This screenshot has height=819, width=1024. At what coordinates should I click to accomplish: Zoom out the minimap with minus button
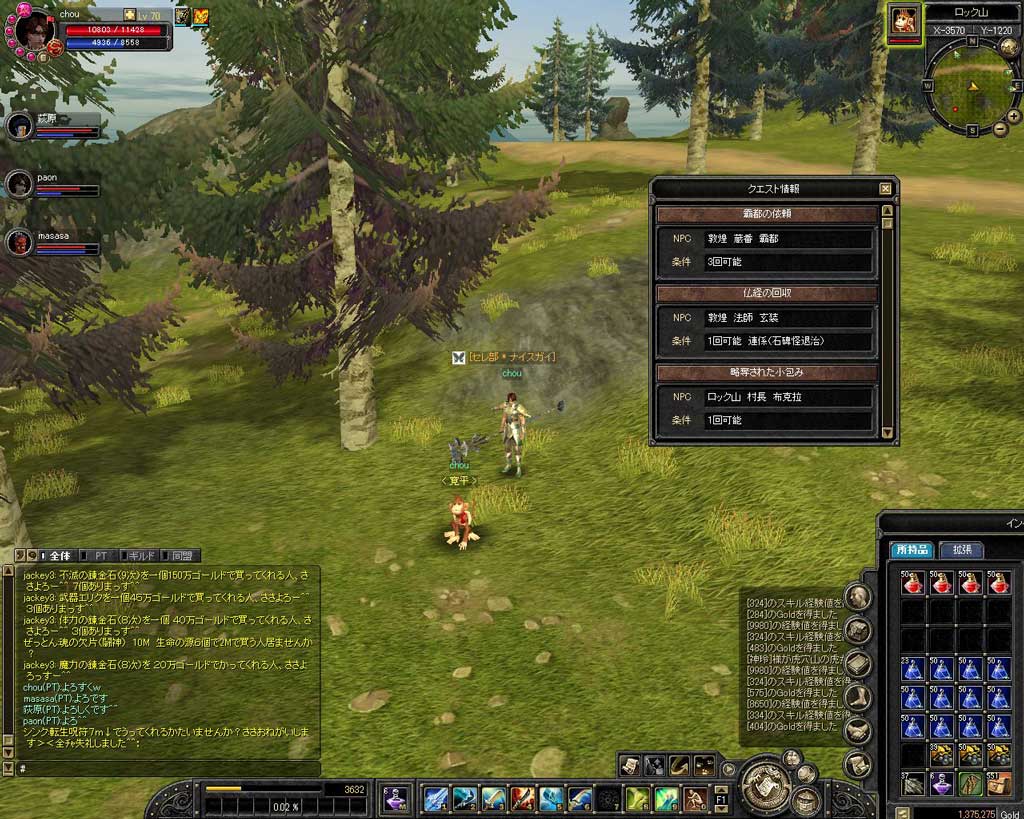coord(1000,129)
